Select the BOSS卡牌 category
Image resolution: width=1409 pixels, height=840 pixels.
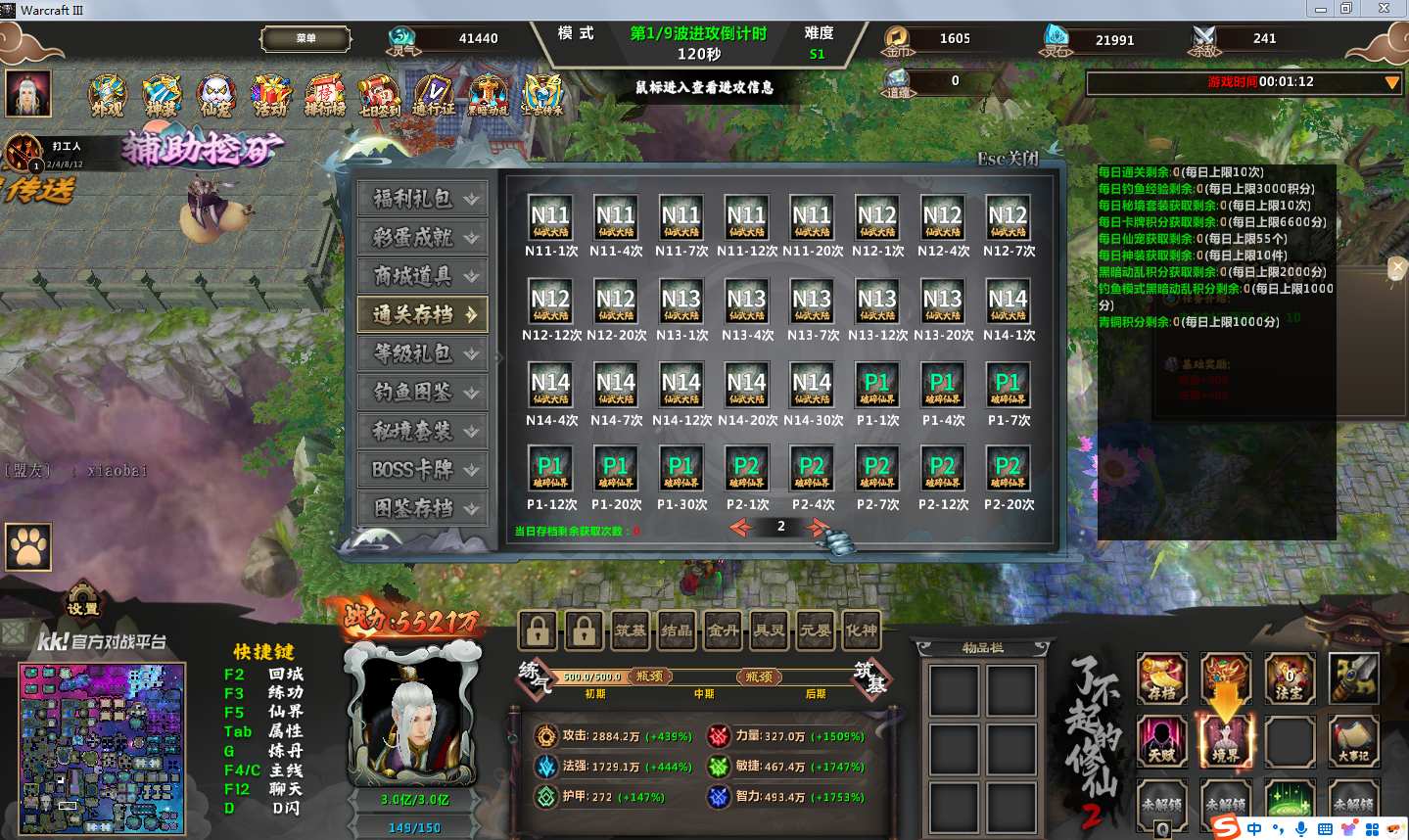(x=422, y=470)
